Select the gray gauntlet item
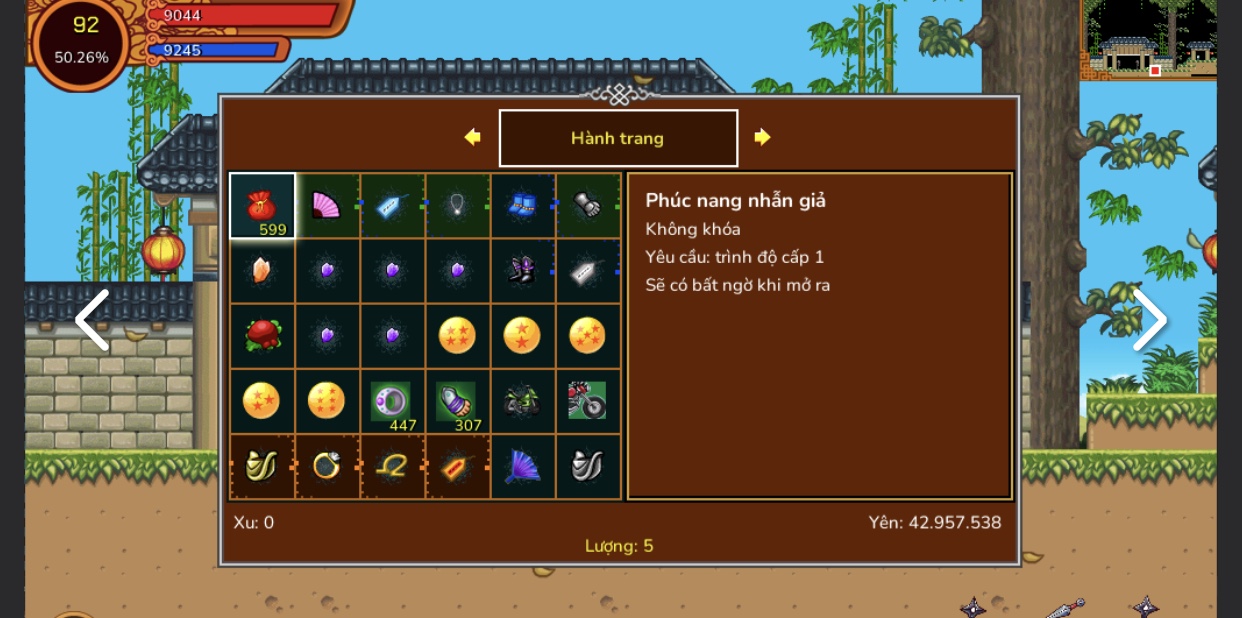Image resolution: width=1242 pixels, height=618 pixels. [x=587, y=206]
